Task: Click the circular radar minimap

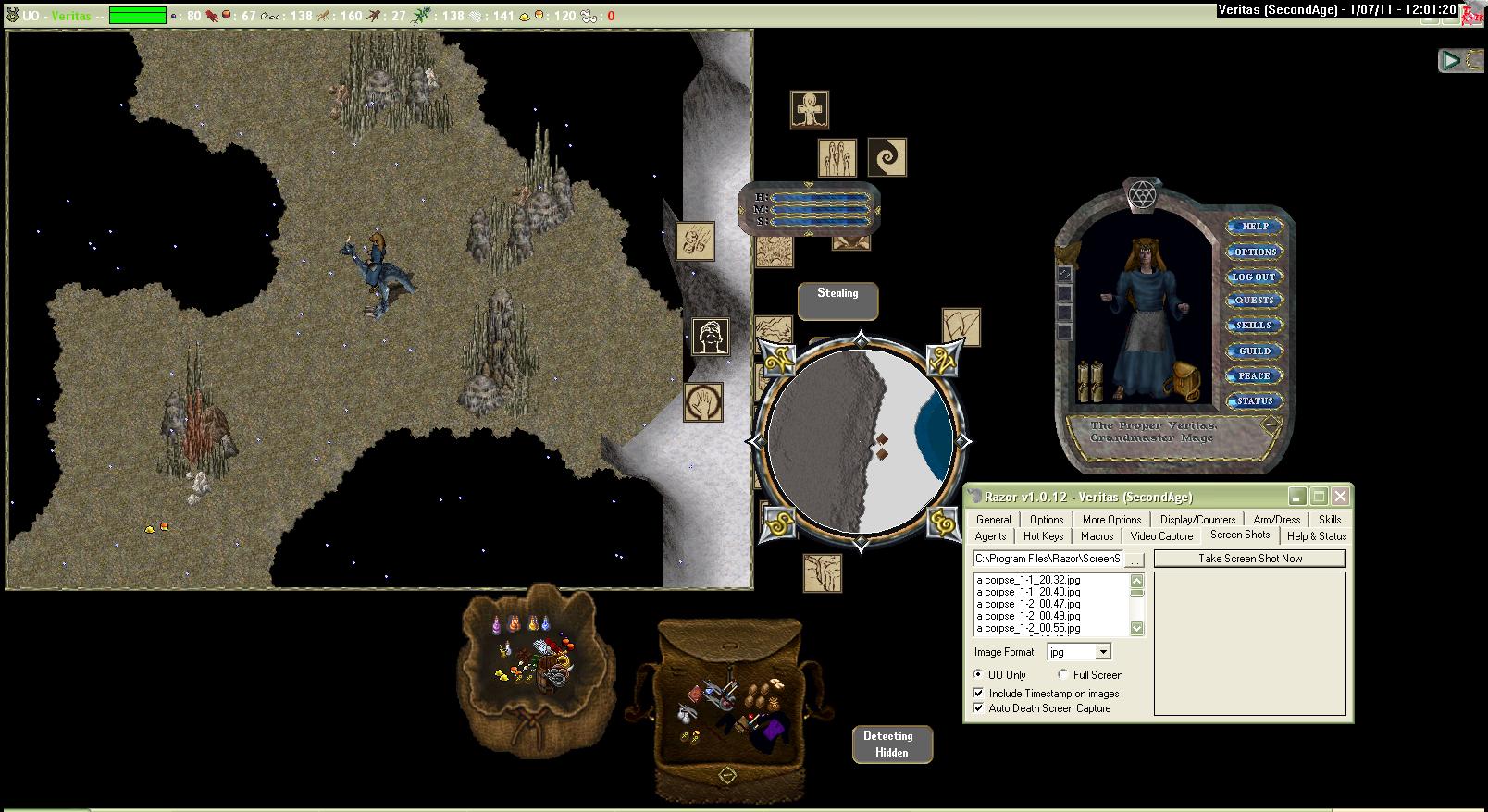Action: [861, 442]
